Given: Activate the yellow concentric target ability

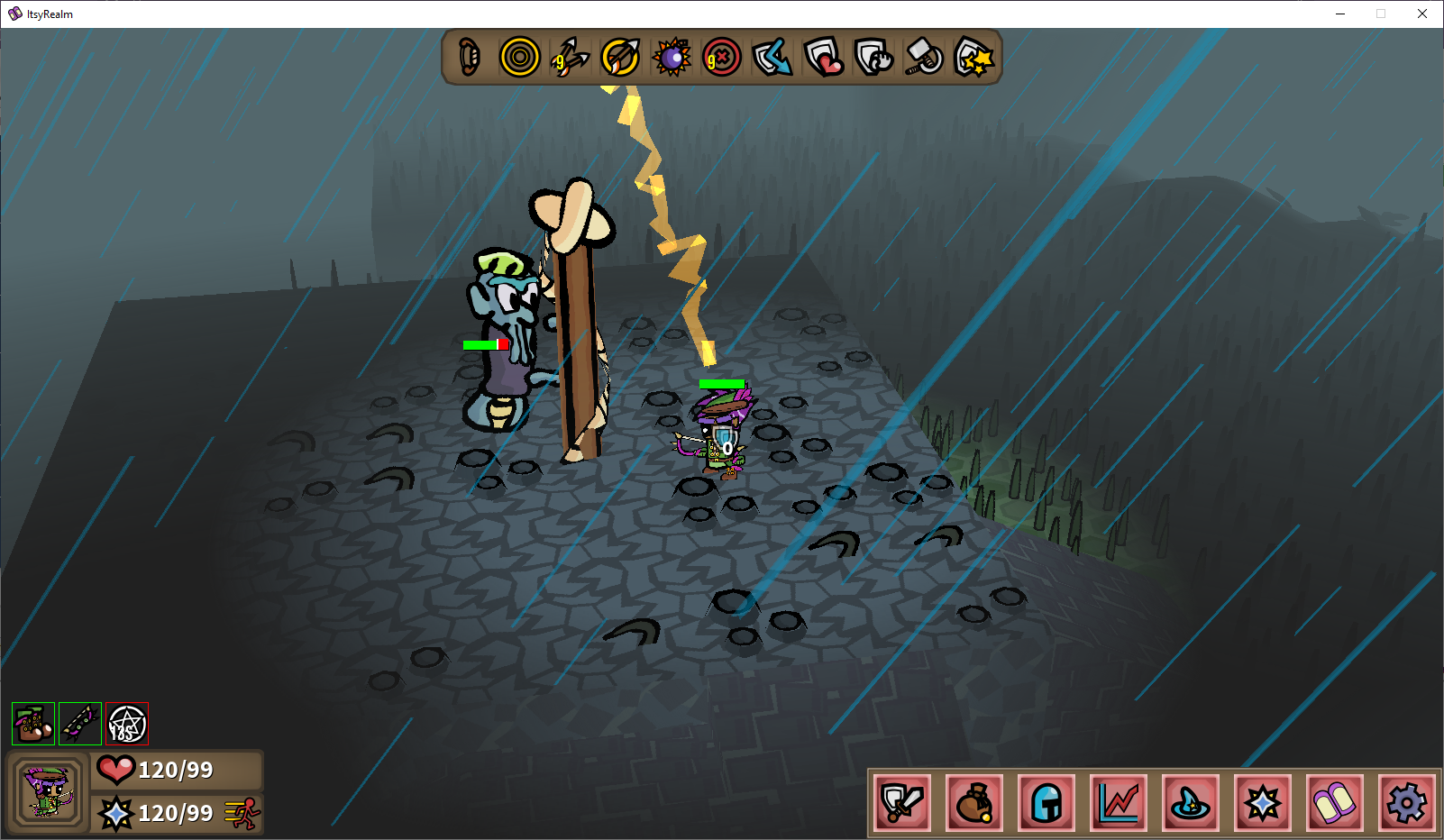Looking at the screenshot, I should 519,58.
